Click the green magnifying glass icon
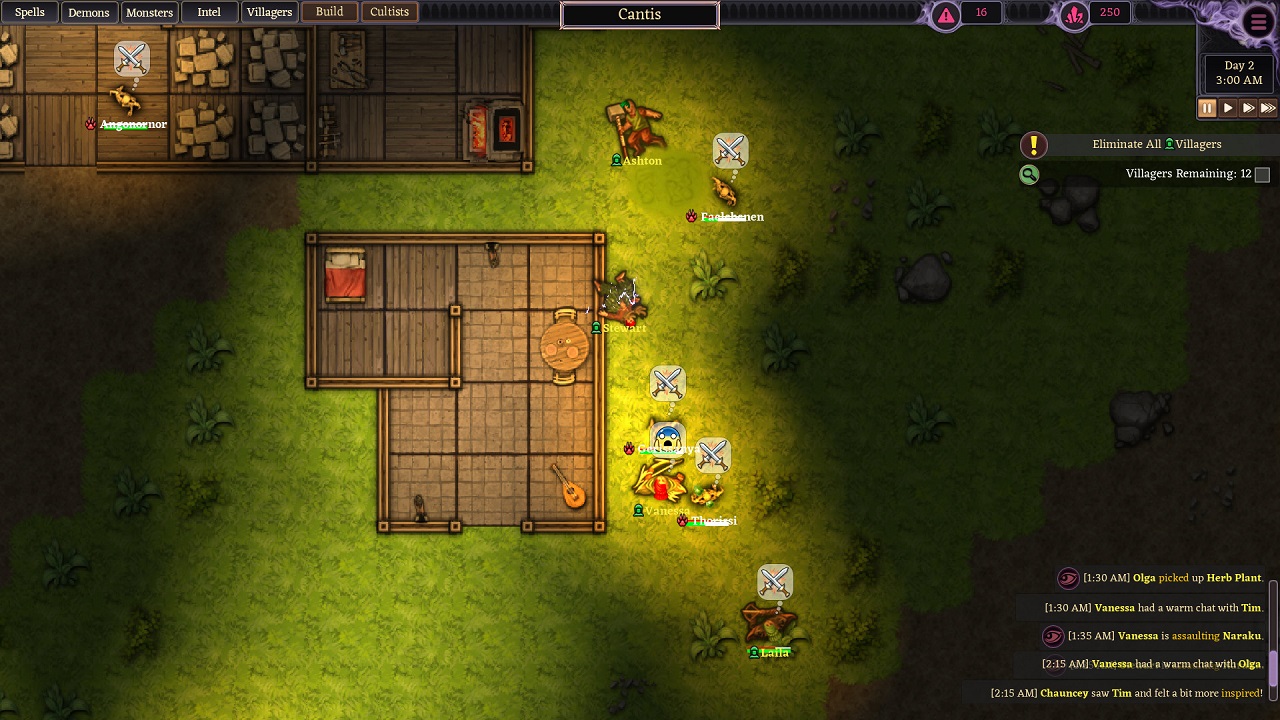Image resolution: width=1280 pixels, height=720 pixels. click(x=1029, y=175)
